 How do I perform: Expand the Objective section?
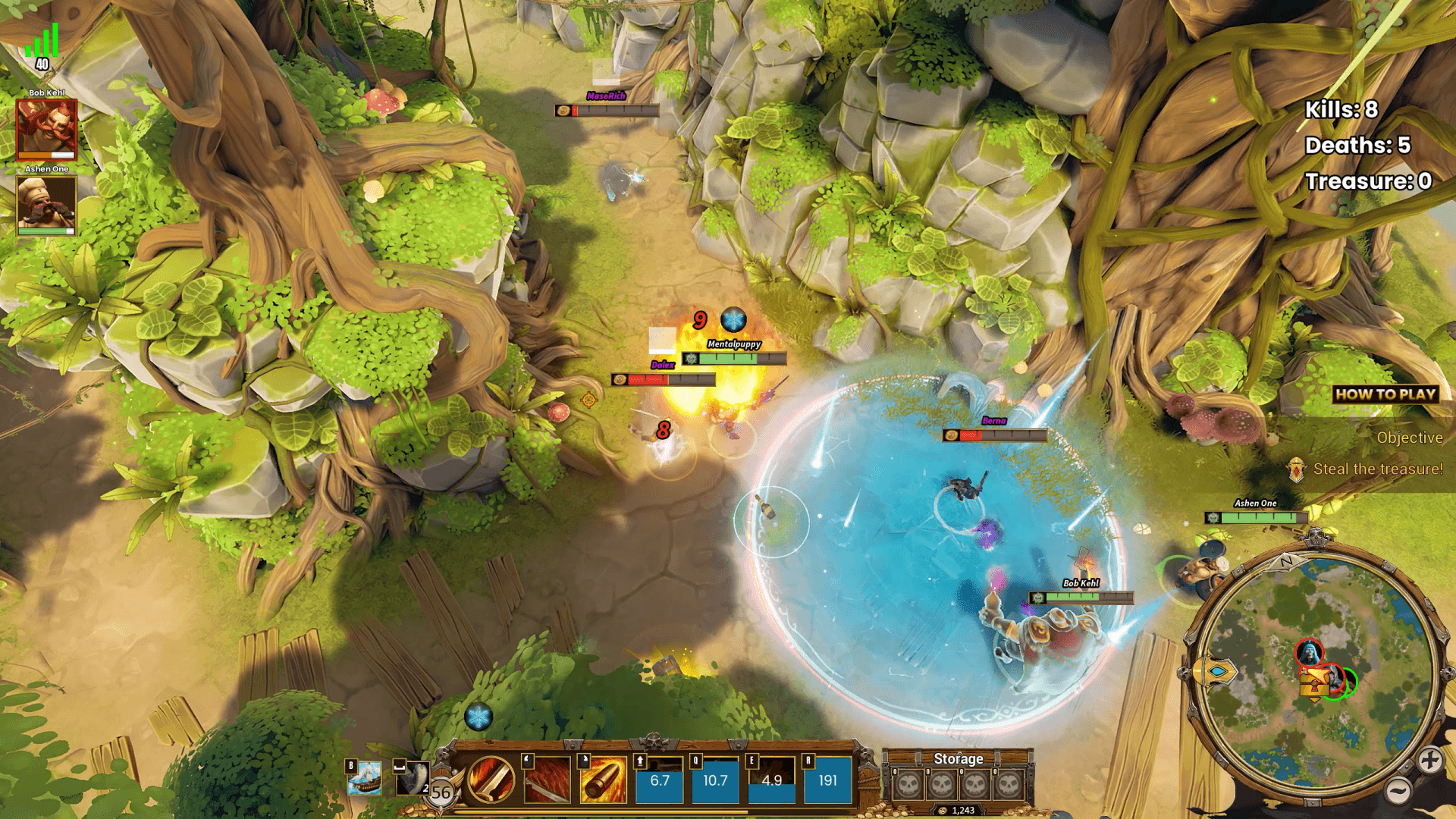coord(1410,438)
